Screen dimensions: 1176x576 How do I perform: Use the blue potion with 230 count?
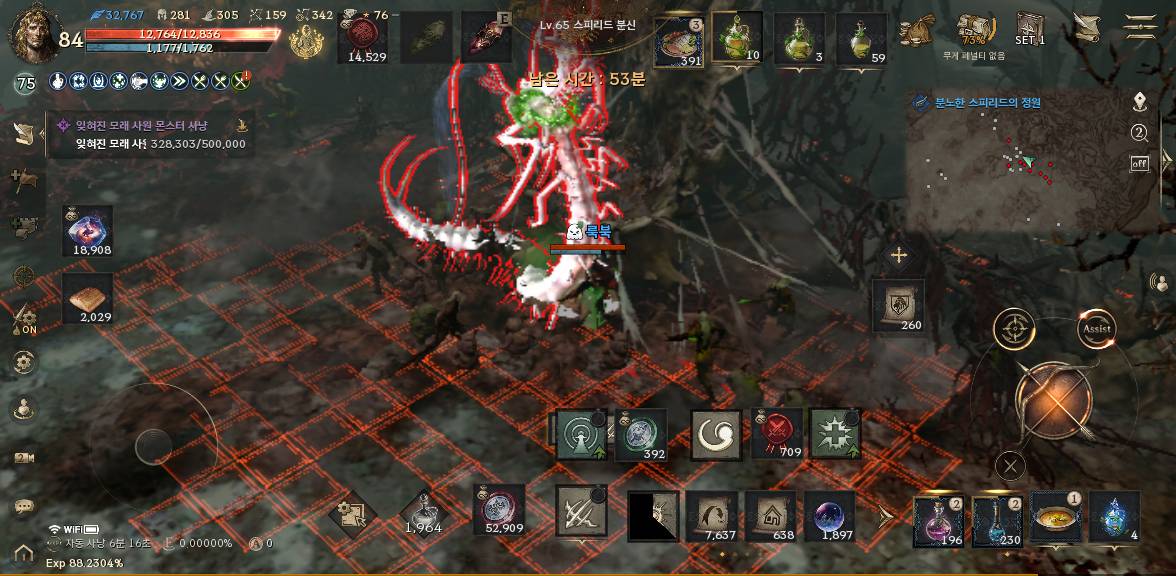pos(996,521)
